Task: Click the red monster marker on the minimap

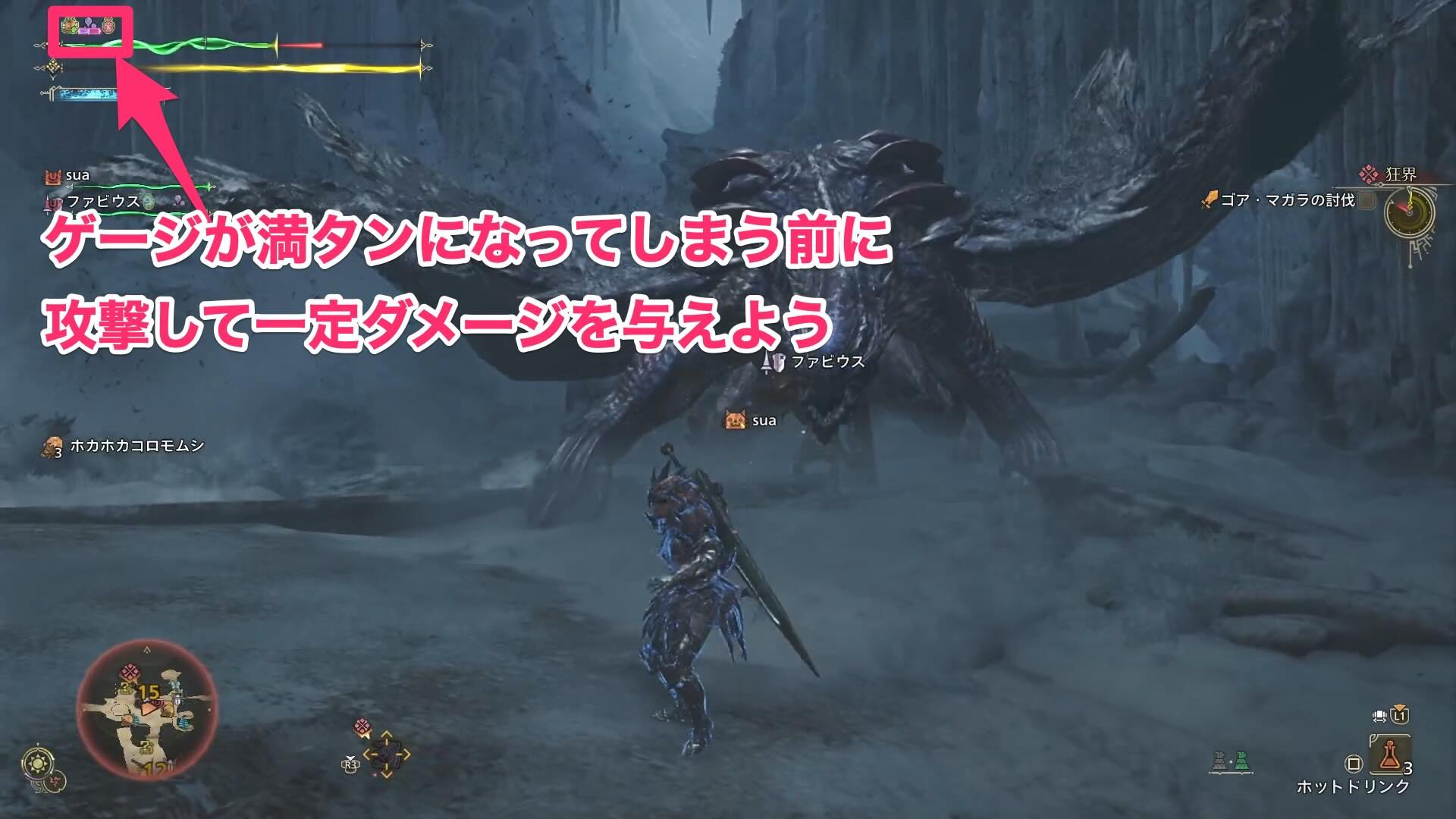Action: point(129,672)
